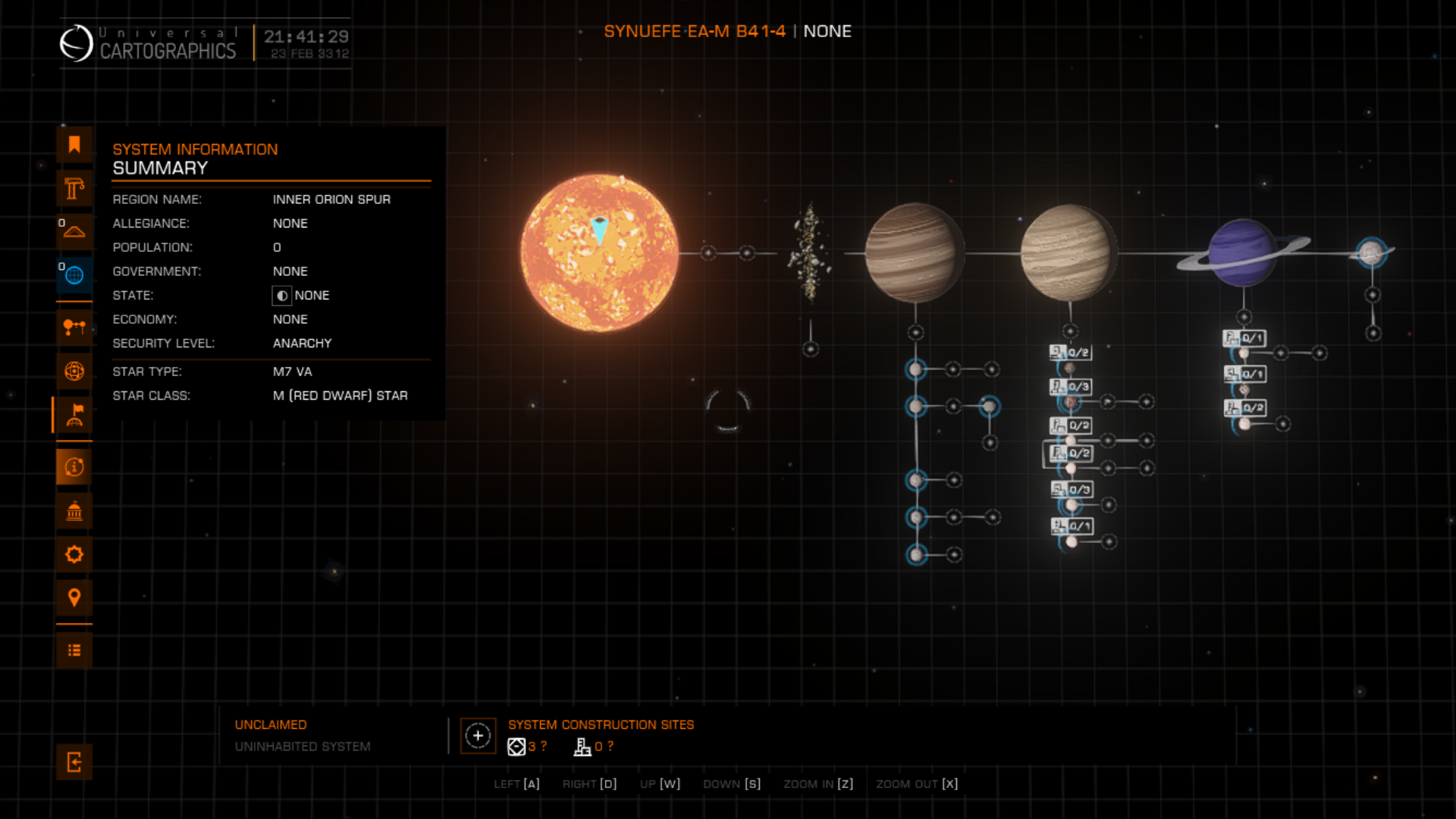
Task: Click the gear cog sidebar icon
Action: point(74,554)
